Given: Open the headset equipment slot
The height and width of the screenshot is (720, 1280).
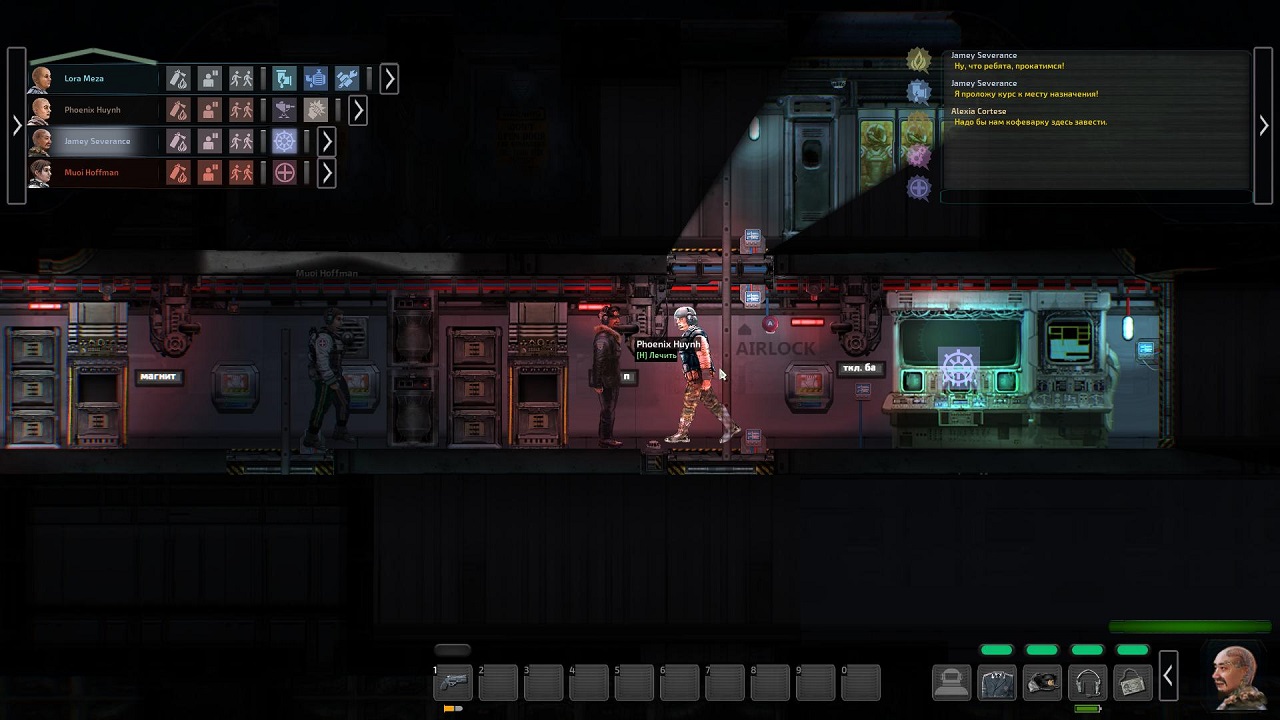Looking at the screenshot, I should 1087,682.
